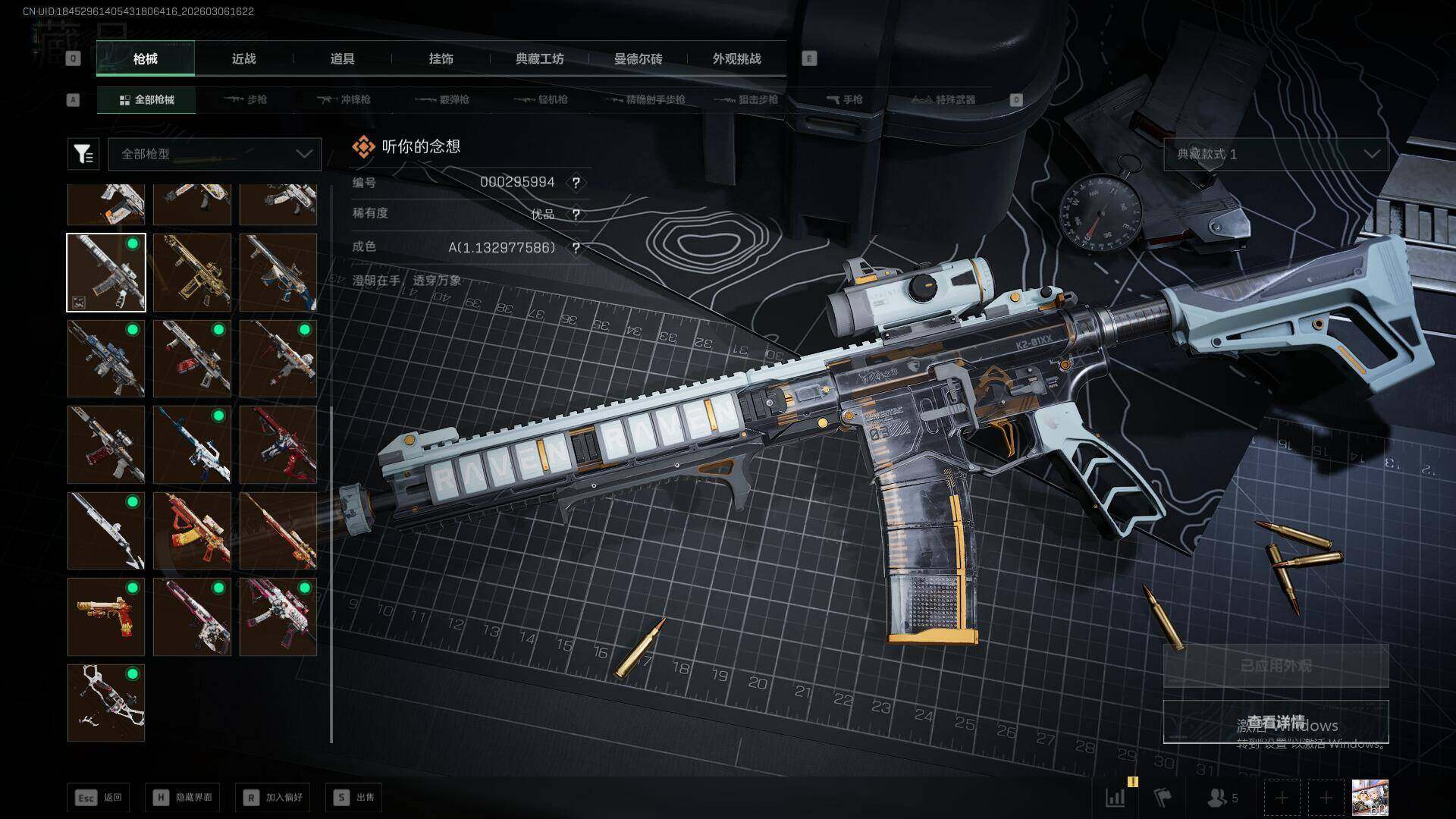The height and width of the screenshot is (819, 1456).
Task: Click 查看详情 to view details
Action: tap(1276, 722)
